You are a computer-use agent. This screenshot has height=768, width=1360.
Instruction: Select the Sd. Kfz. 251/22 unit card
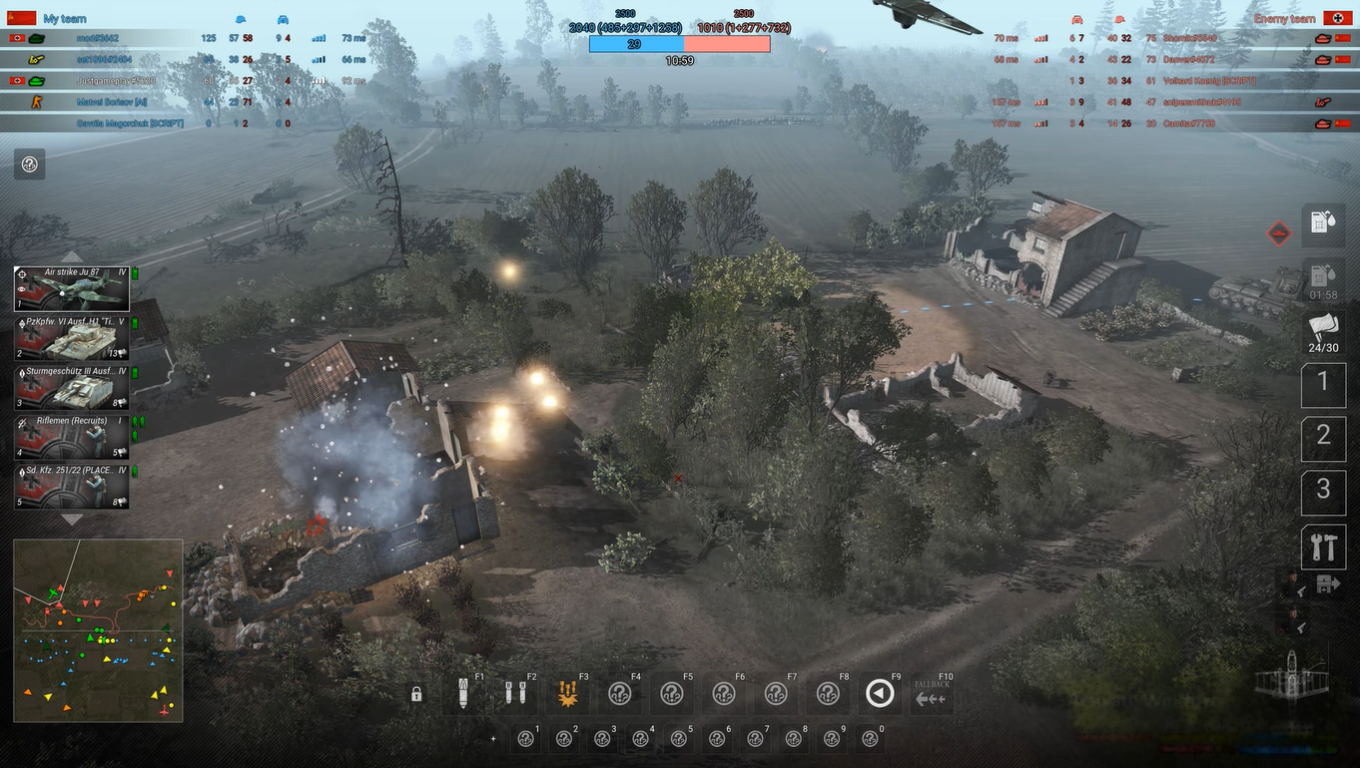70,487
